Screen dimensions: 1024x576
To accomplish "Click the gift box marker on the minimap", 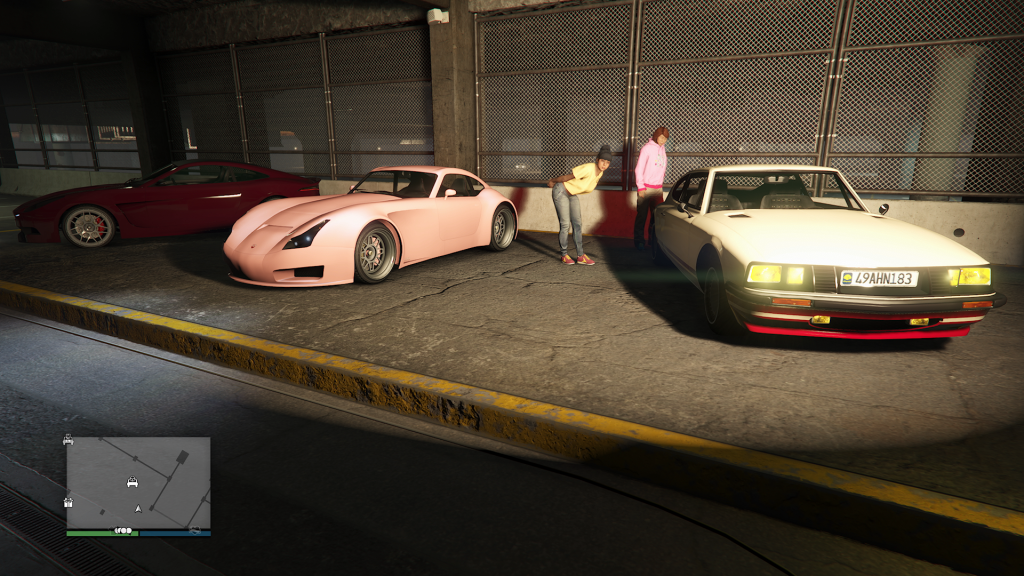I will click(x=68, y=502).
